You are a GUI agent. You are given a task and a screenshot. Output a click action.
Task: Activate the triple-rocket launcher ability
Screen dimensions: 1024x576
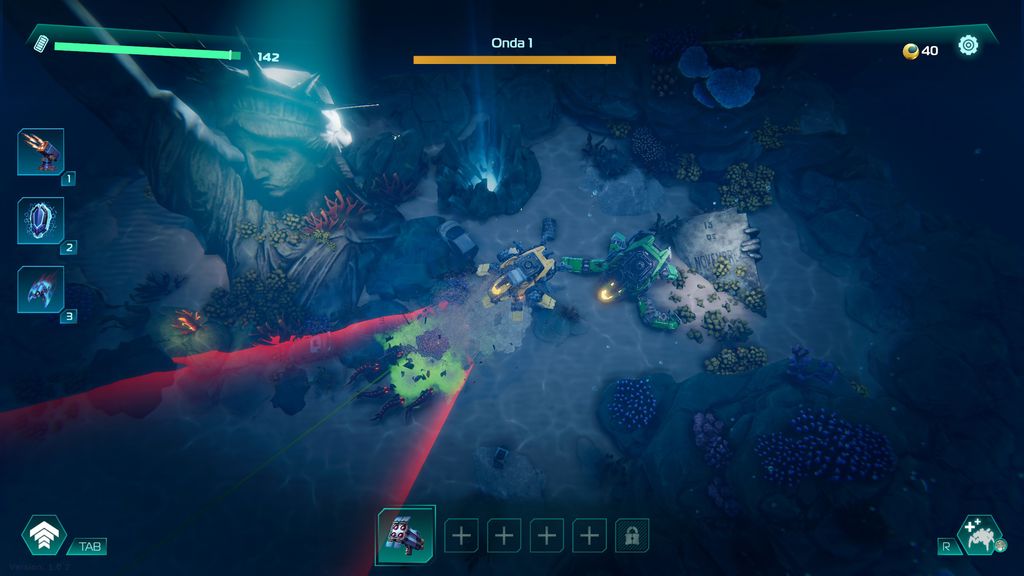pyautogui.click(x=41, y=152)
